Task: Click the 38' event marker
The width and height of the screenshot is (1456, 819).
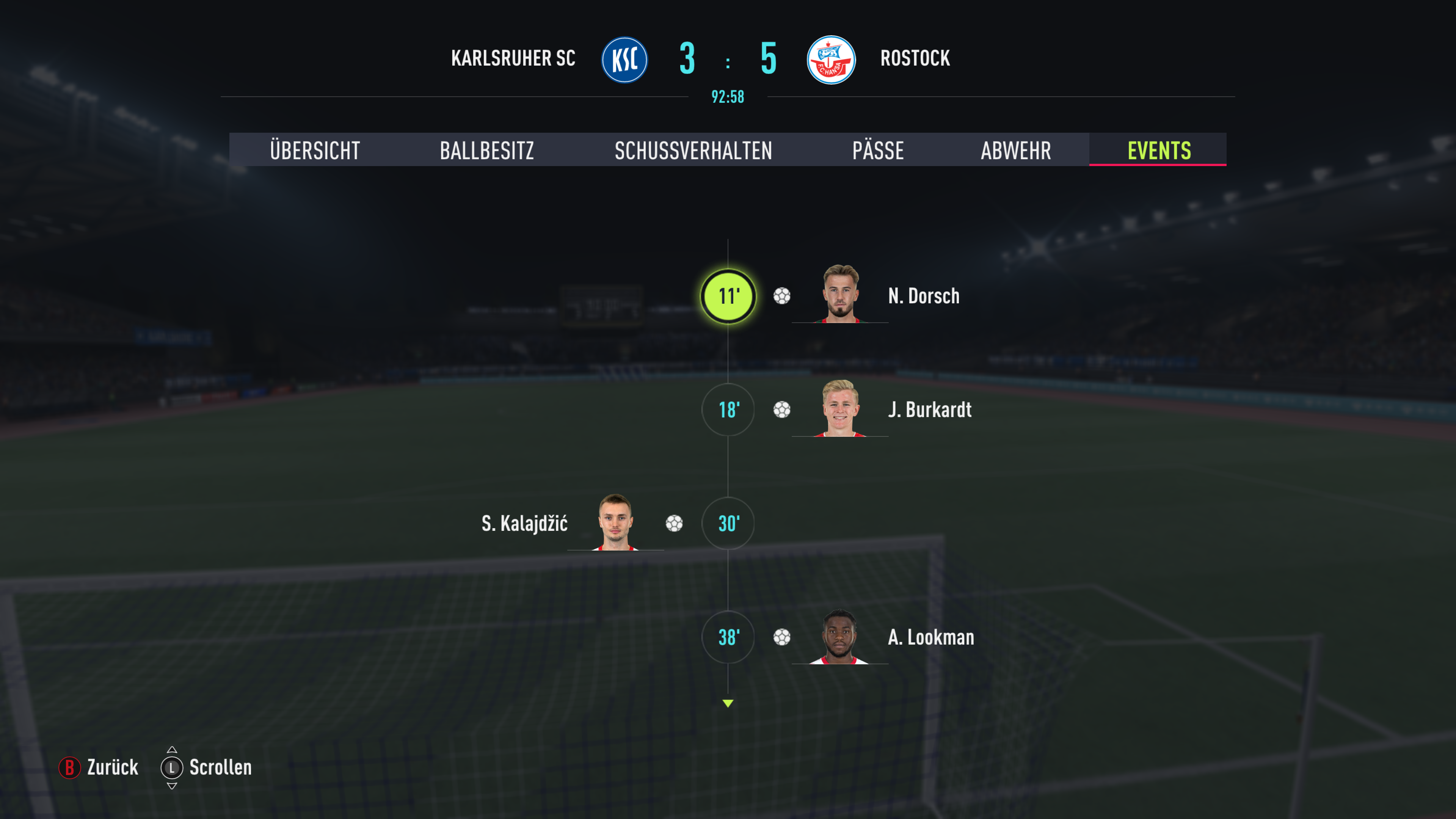Action: (x=728, y=637)
